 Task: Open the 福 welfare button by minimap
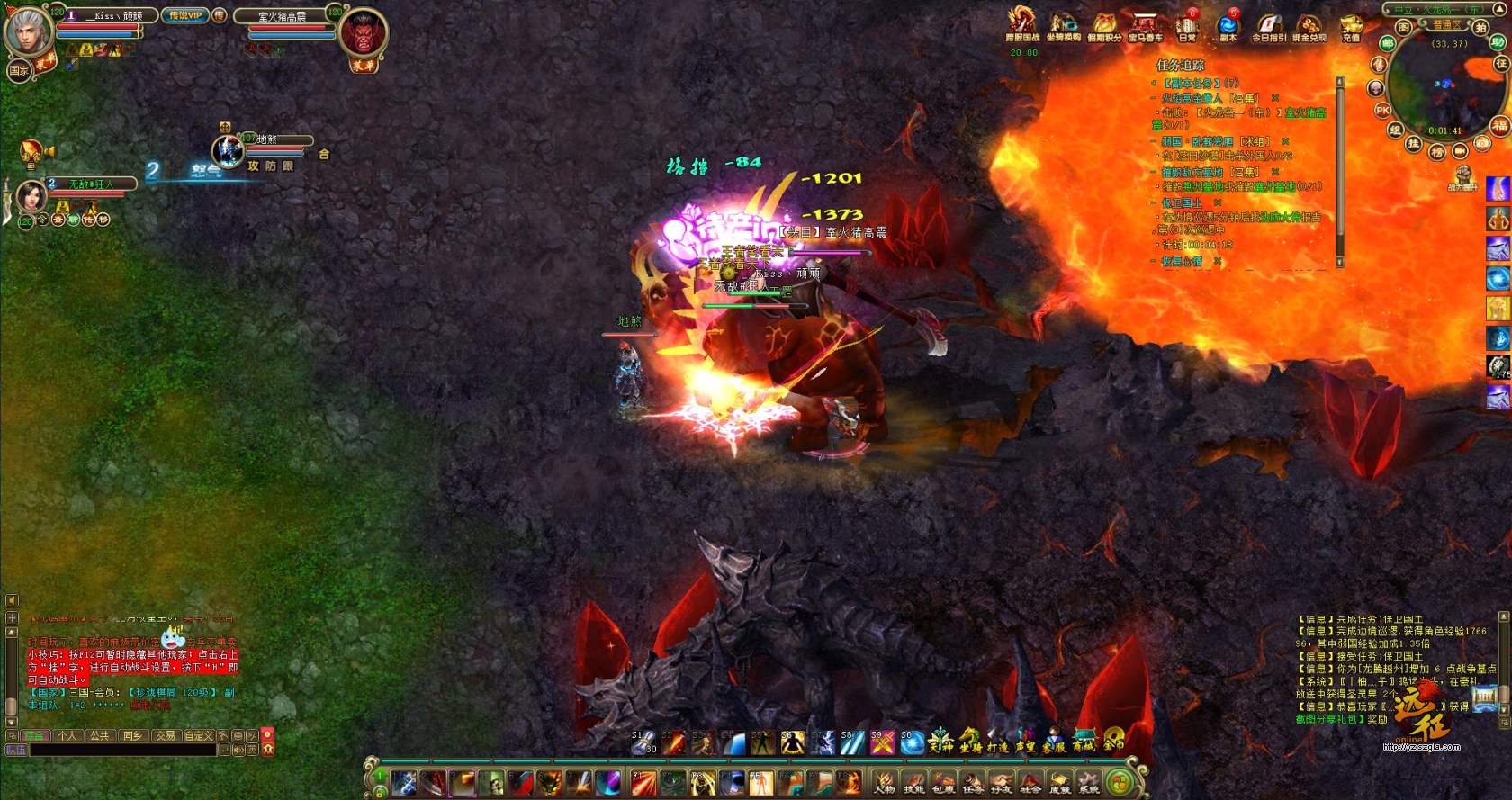[1498, 125]
